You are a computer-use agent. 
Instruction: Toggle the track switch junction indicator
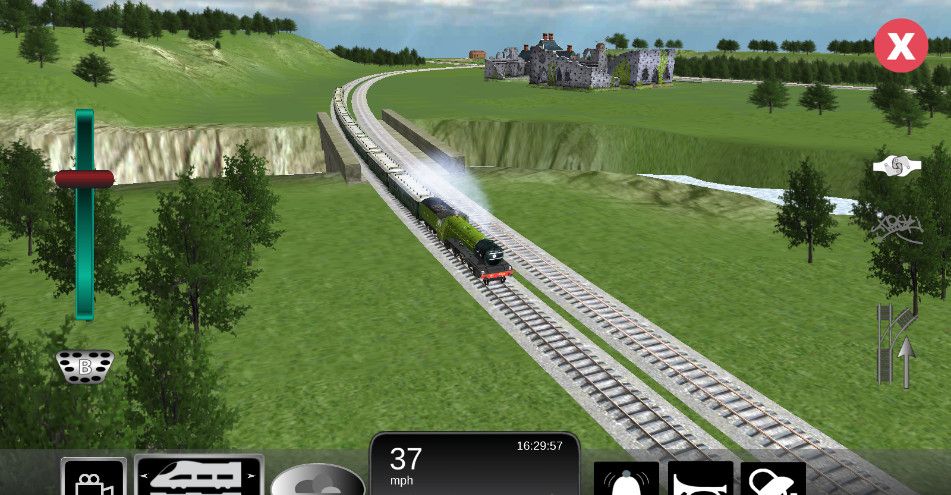(x=897, y=346)
